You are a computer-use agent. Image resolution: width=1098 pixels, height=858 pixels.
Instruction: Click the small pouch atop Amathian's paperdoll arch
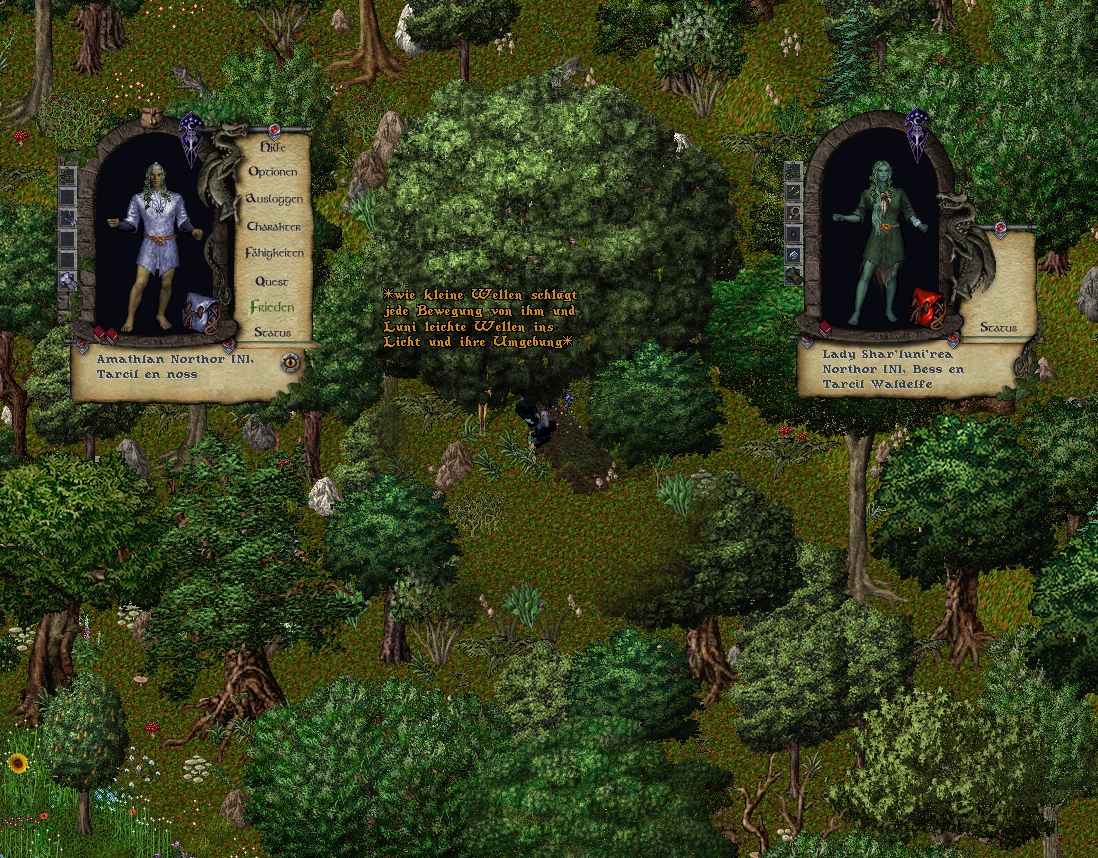pyautogui.click(x=152, y=115)
